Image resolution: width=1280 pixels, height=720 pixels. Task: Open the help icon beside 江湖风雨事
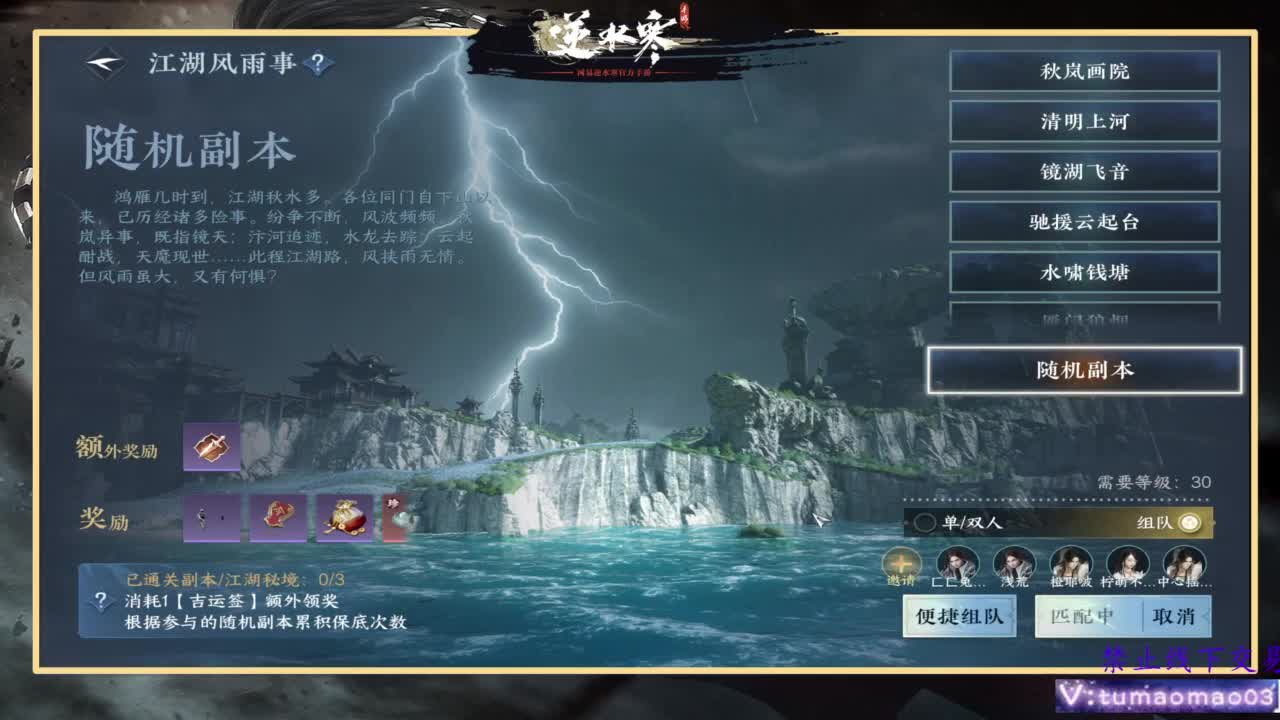coord(318,62)
